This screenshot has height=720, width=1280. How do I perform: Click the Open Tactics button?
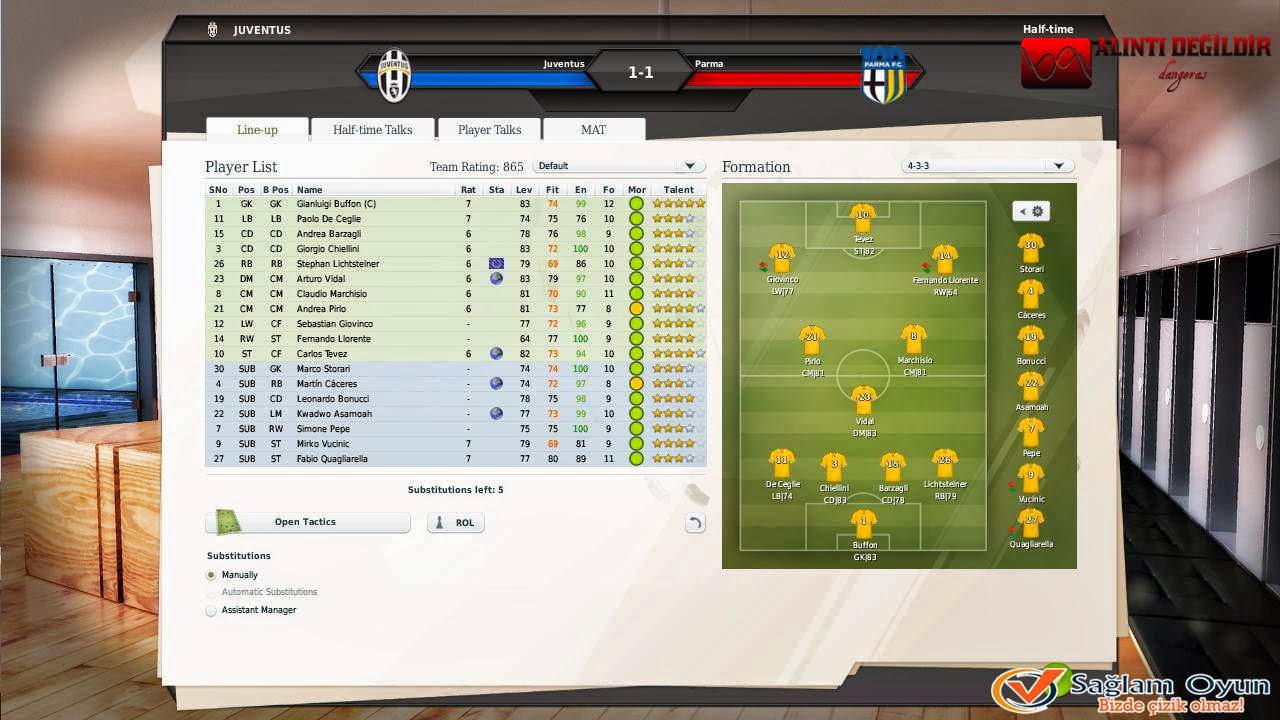pyautogui.click(x=307, y=522)
